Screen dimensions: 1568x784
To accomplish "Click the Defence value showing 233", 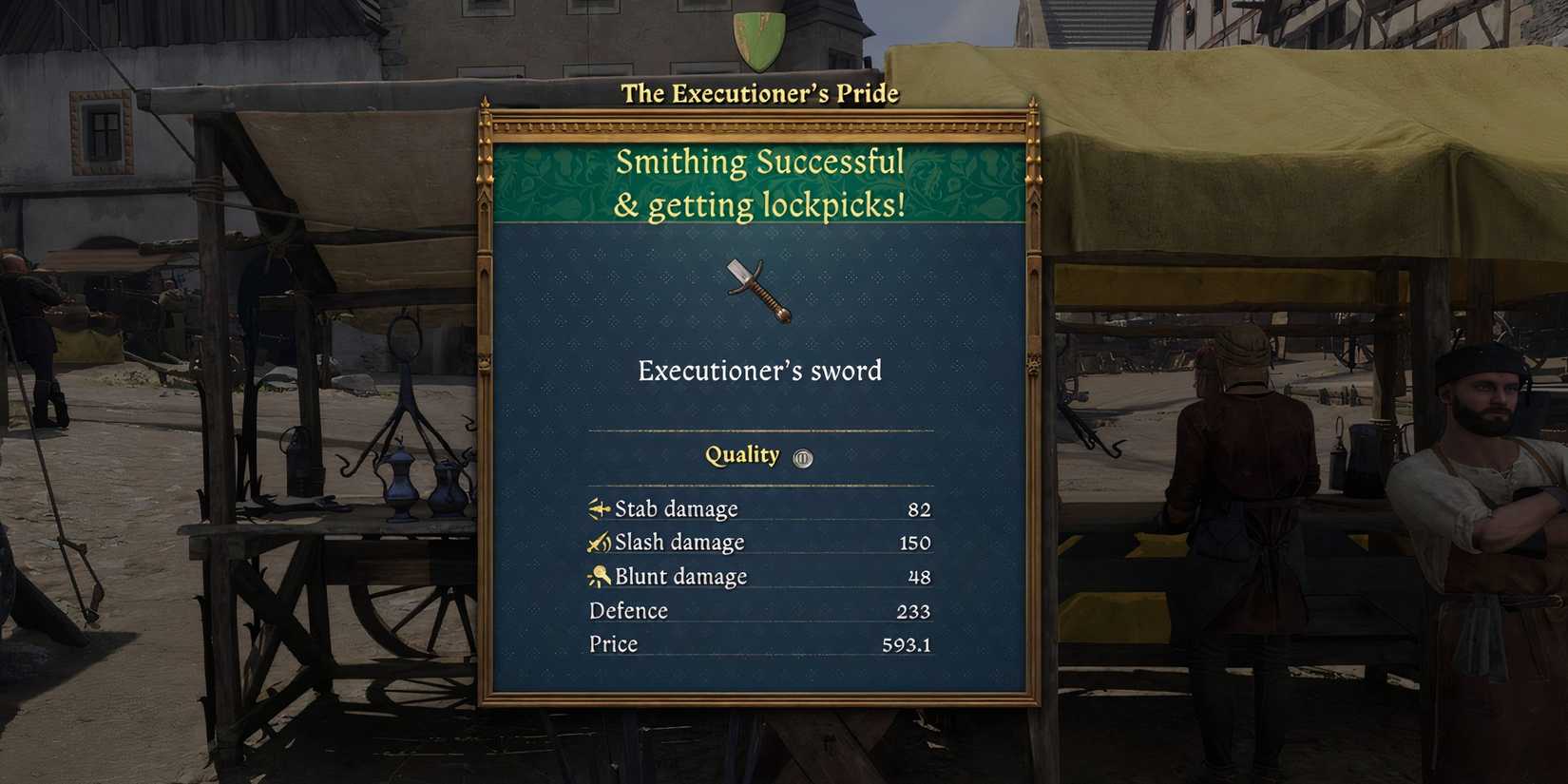I will [914, 611].
